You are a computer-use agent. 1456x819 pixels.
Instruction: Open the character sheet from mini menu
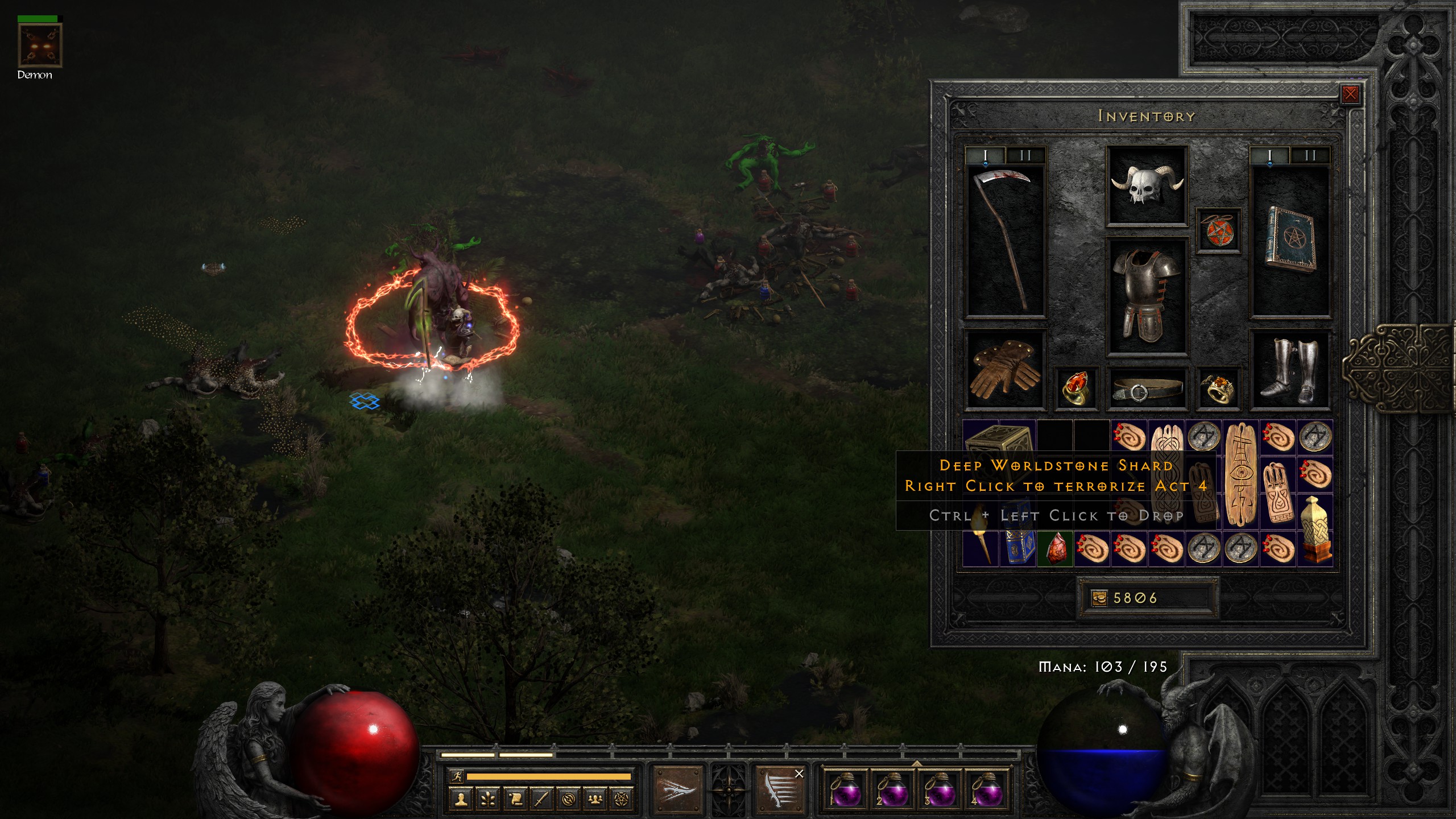click(x=461, y=800)
